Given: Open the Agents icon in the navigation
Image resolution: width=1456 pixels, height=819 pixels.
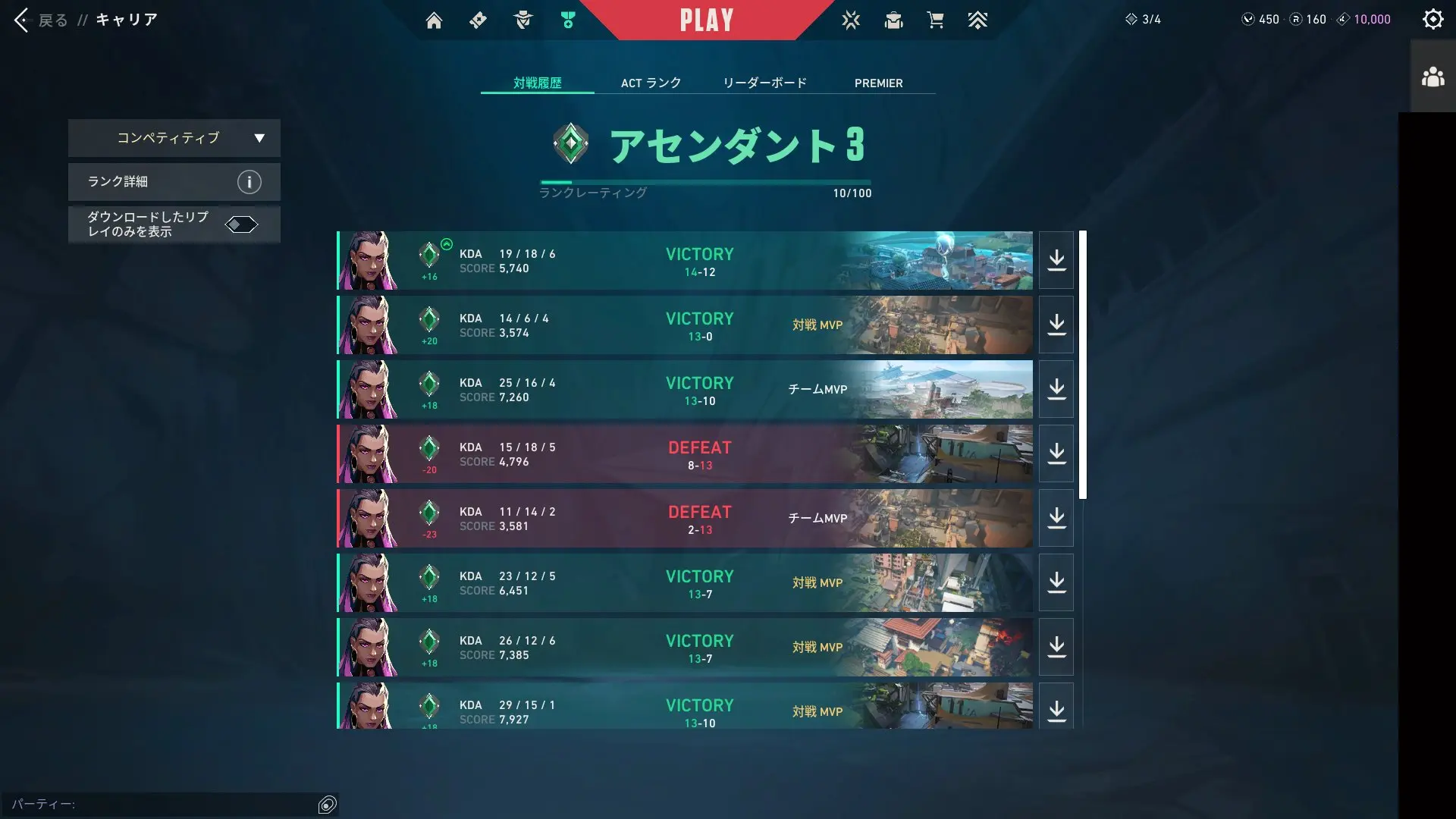Looking at the screenshot, I should tap(522, 20).
